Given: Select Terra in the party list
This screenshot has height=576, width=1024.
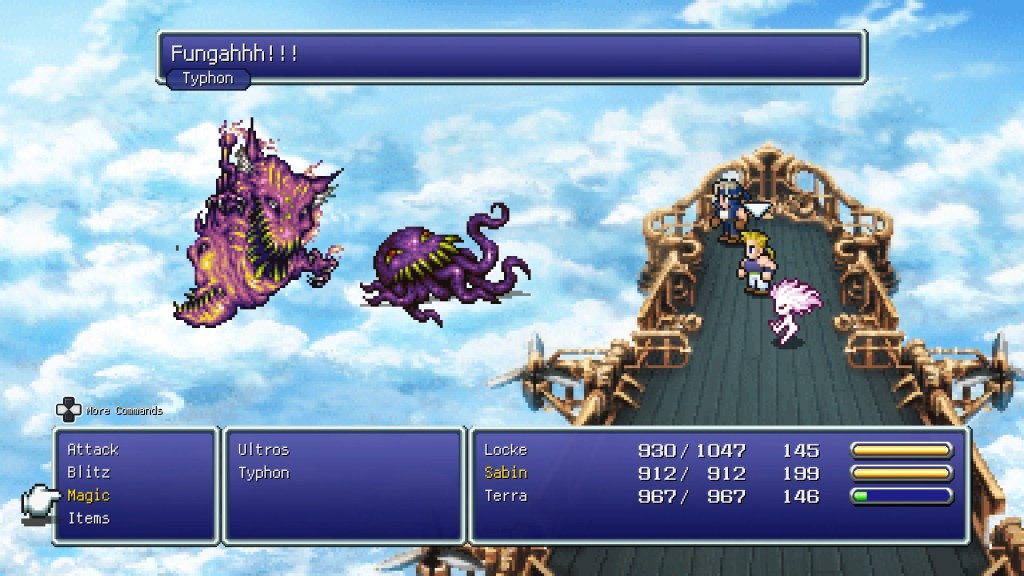Looking at the screenshot, I should tap(505, 496).
